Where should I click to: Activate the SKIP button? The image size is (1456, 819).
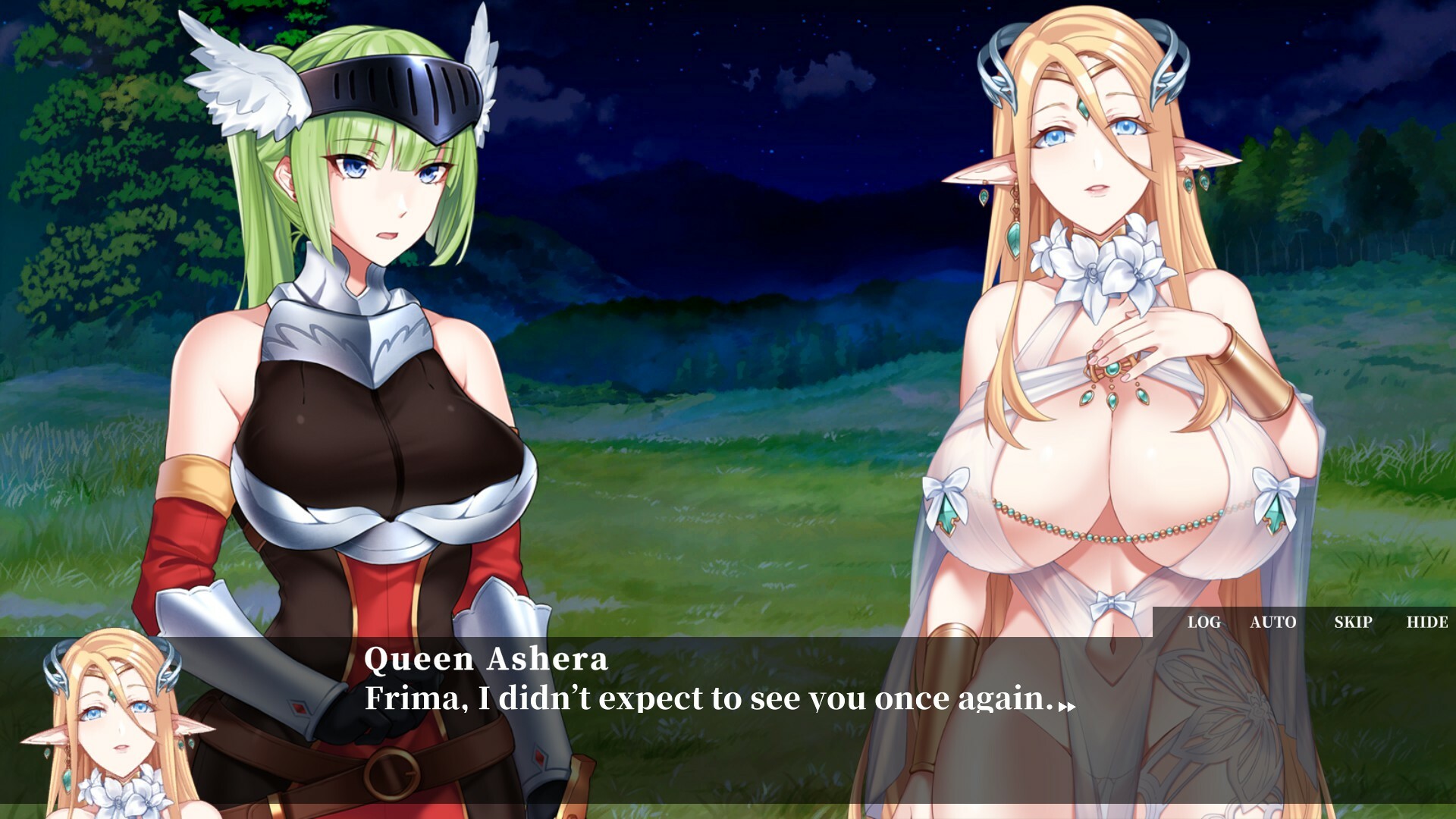click(1353, 623)
